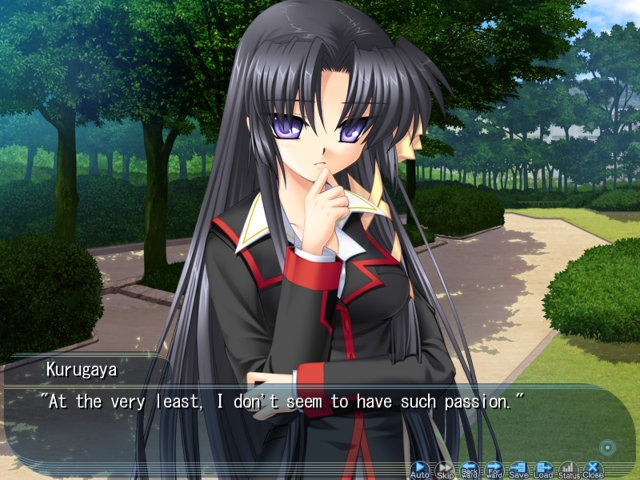Jump Forward in the dialogue
640x480 pixels.
[494, 468]
